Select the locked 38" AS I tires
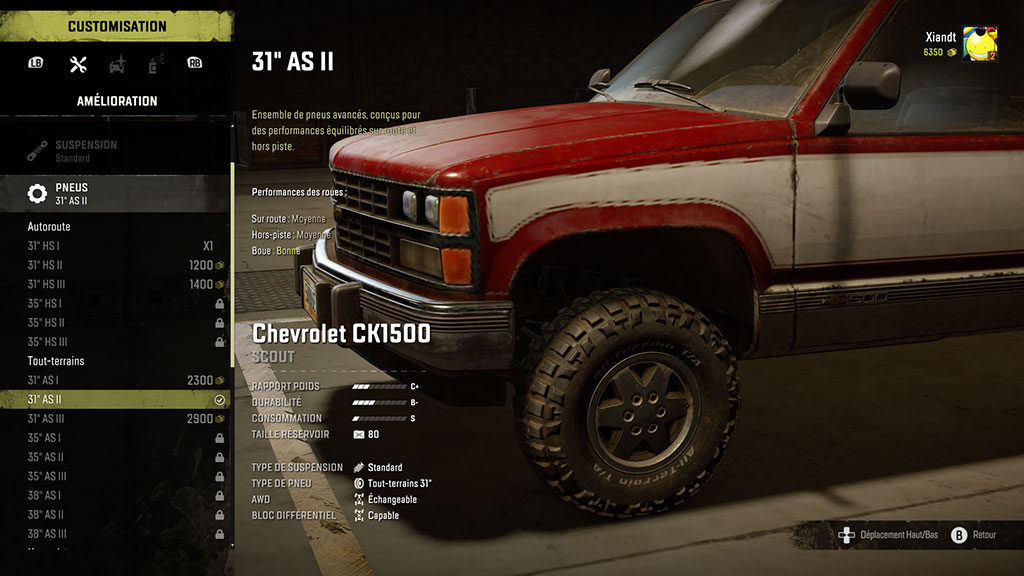The width and height of the screenshot is (1024, 576). pos(120,495)
